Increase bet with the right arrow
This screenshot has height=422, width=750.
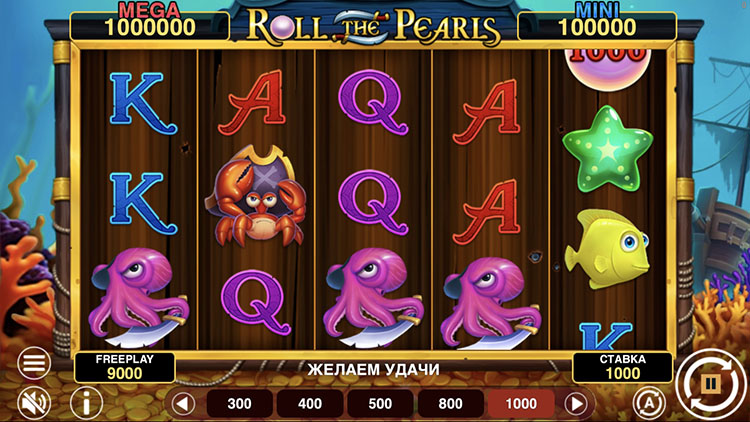click(576, 404)
